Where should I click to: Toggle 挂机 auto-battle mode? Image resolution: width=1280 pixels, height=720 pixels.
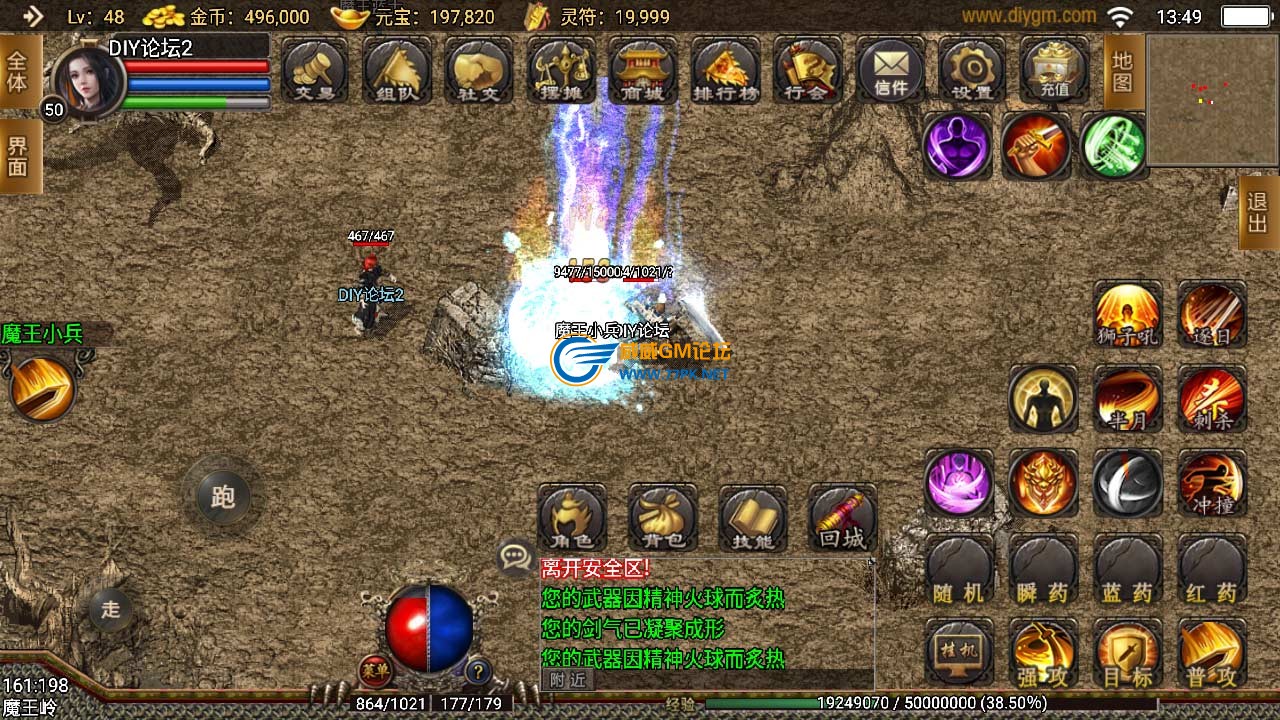[959, 653]
